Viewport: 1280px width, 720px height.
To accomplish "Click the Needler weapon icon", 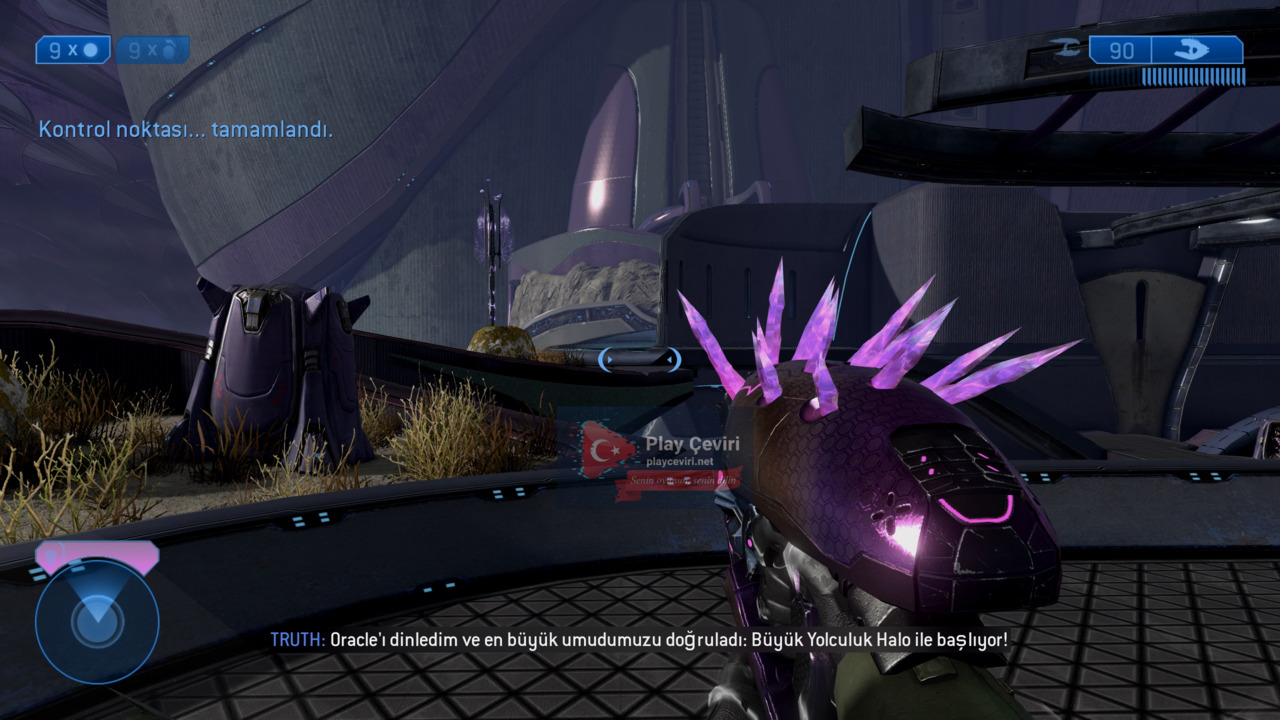I will 1196,50.
